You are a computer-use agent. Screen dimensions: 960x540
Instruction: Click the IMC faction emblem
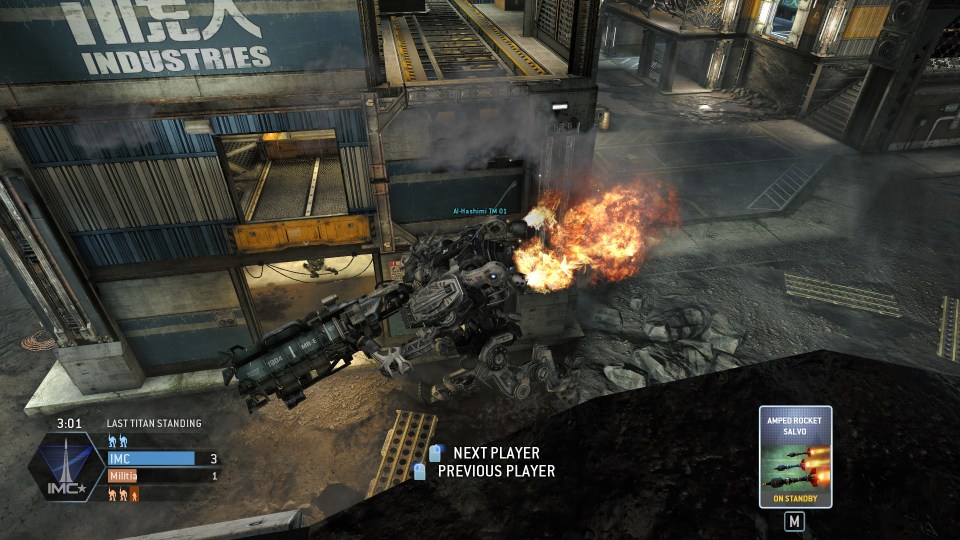tap(65, 468)
